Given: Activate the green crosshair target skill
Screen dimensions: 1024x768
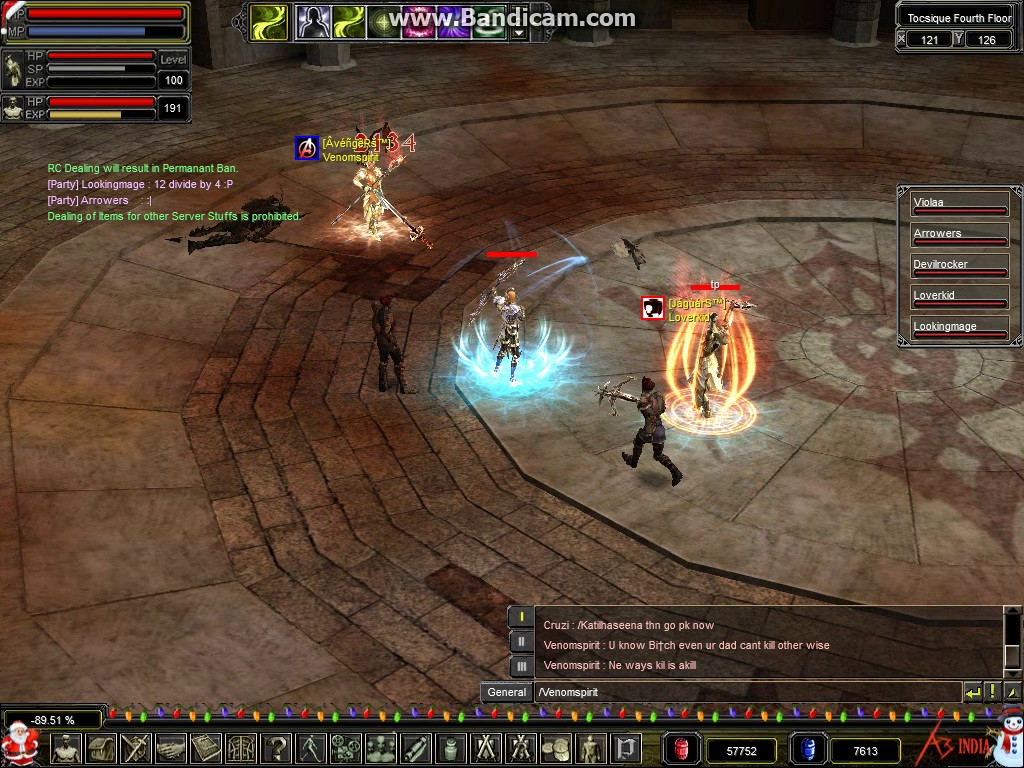Looking at the screenshot, I should click(384, 22).
